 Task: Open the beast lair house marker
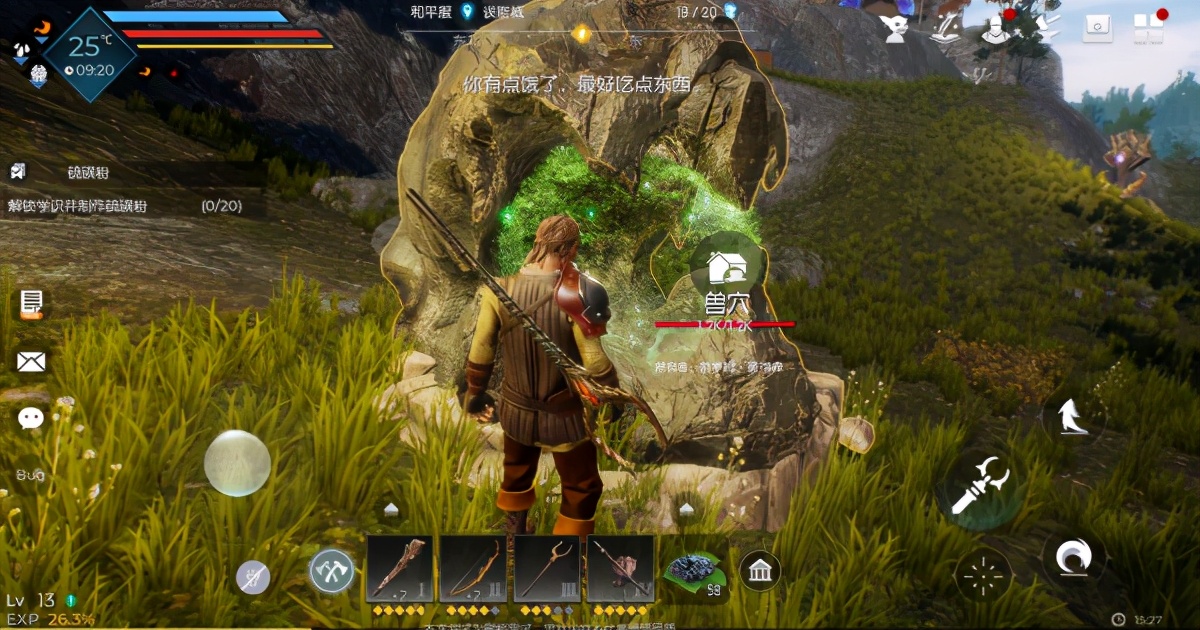pyautogui.click(x=727, y=267)
